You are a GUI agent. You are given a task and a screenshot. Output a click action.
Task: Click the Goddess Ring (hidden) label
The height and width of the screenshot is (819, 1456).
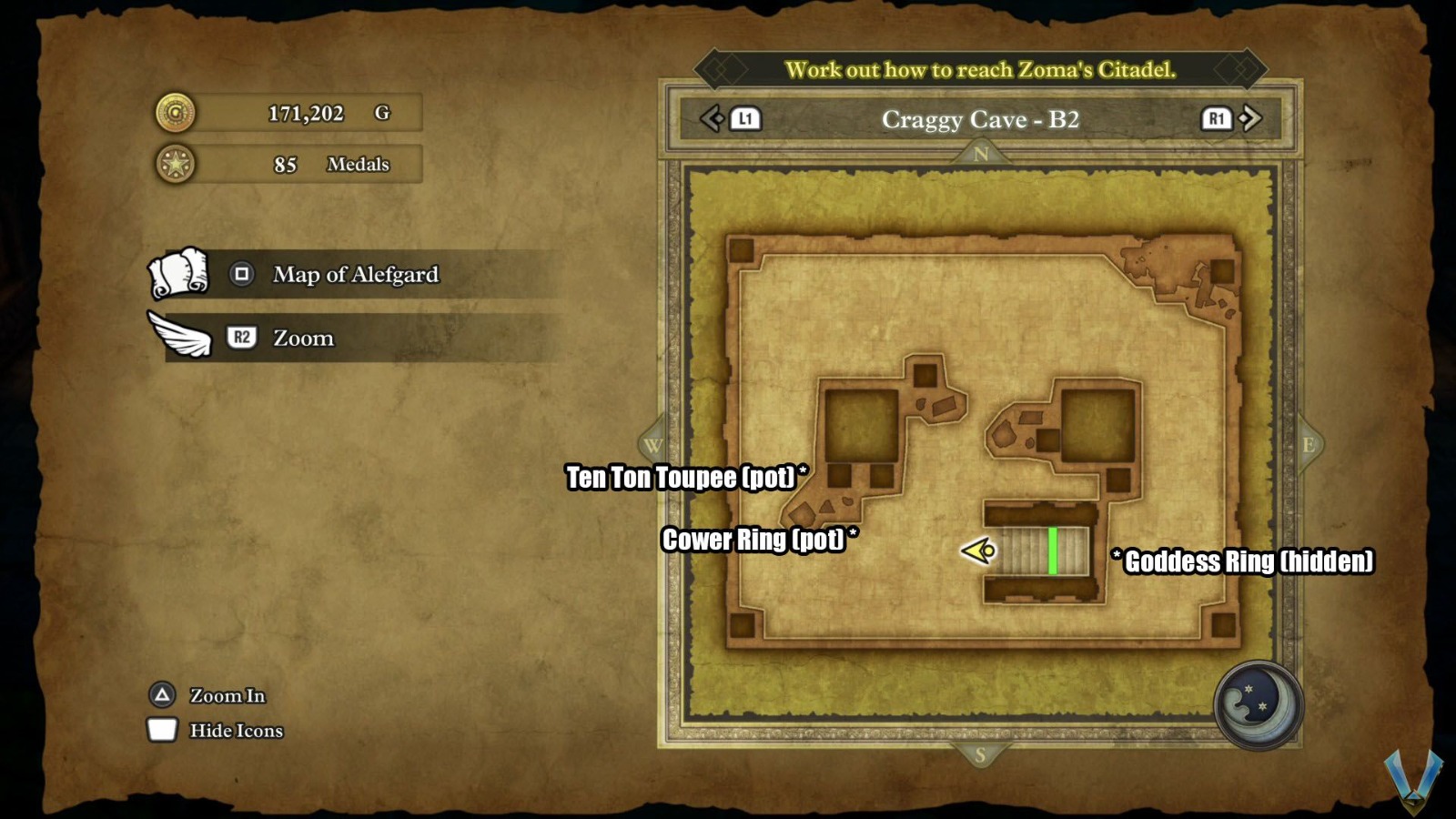1245,561
